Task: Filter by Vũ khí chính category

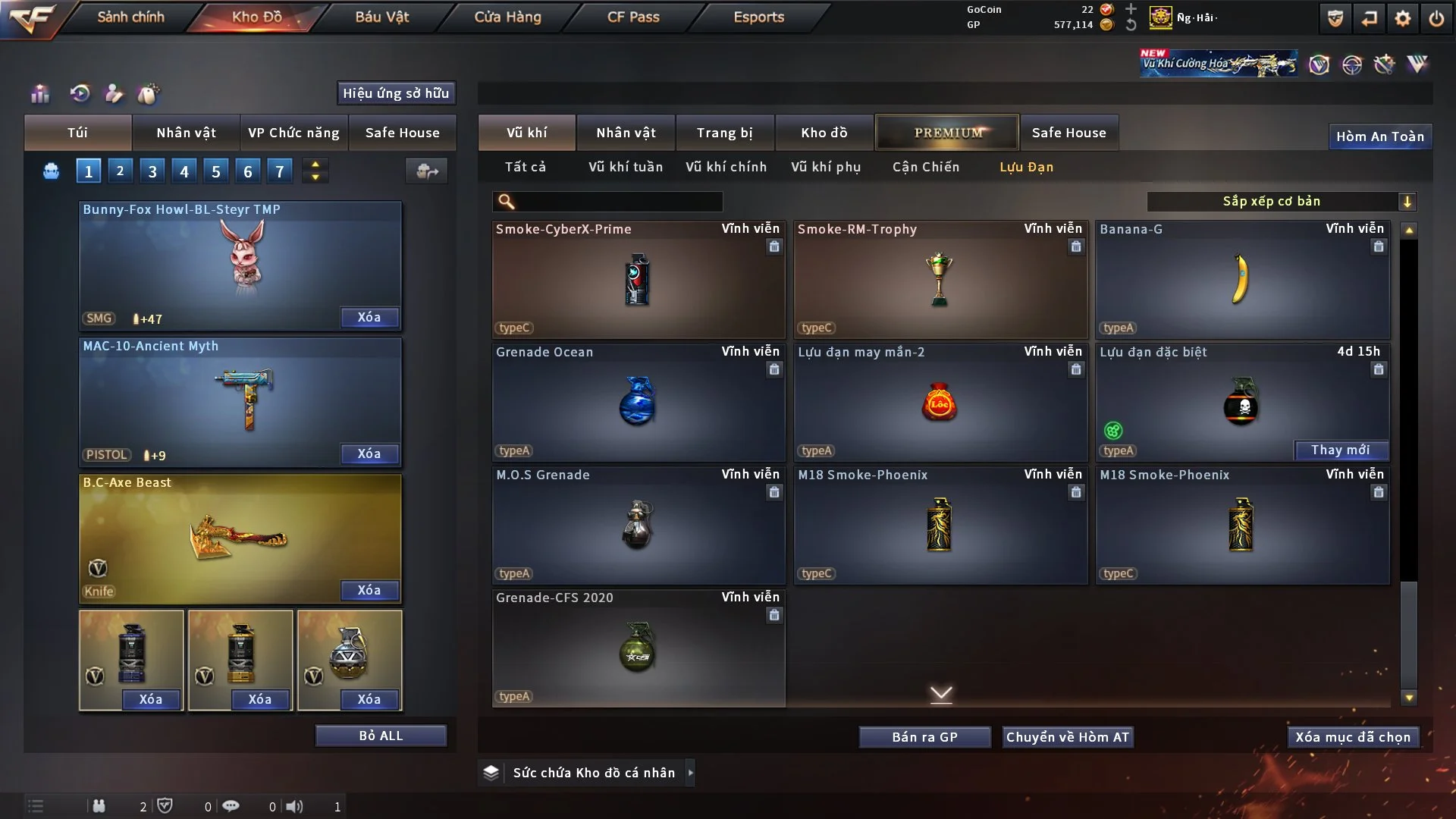Action: point(726,167)
